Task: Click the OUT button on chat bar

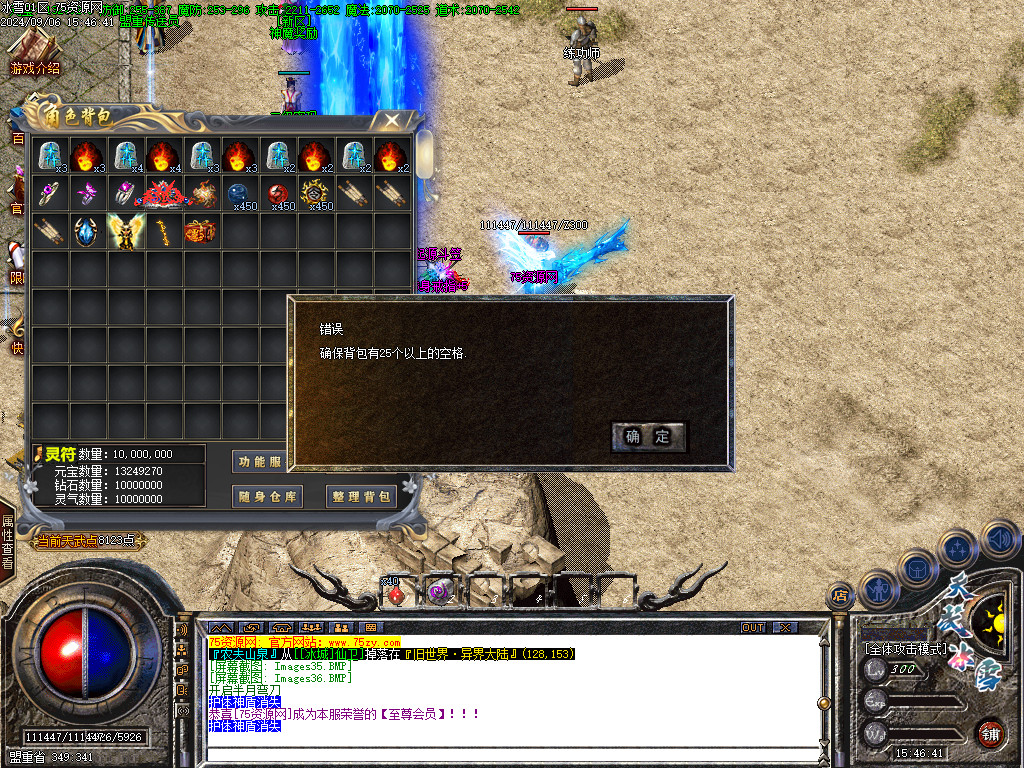Action: (752, 627)
